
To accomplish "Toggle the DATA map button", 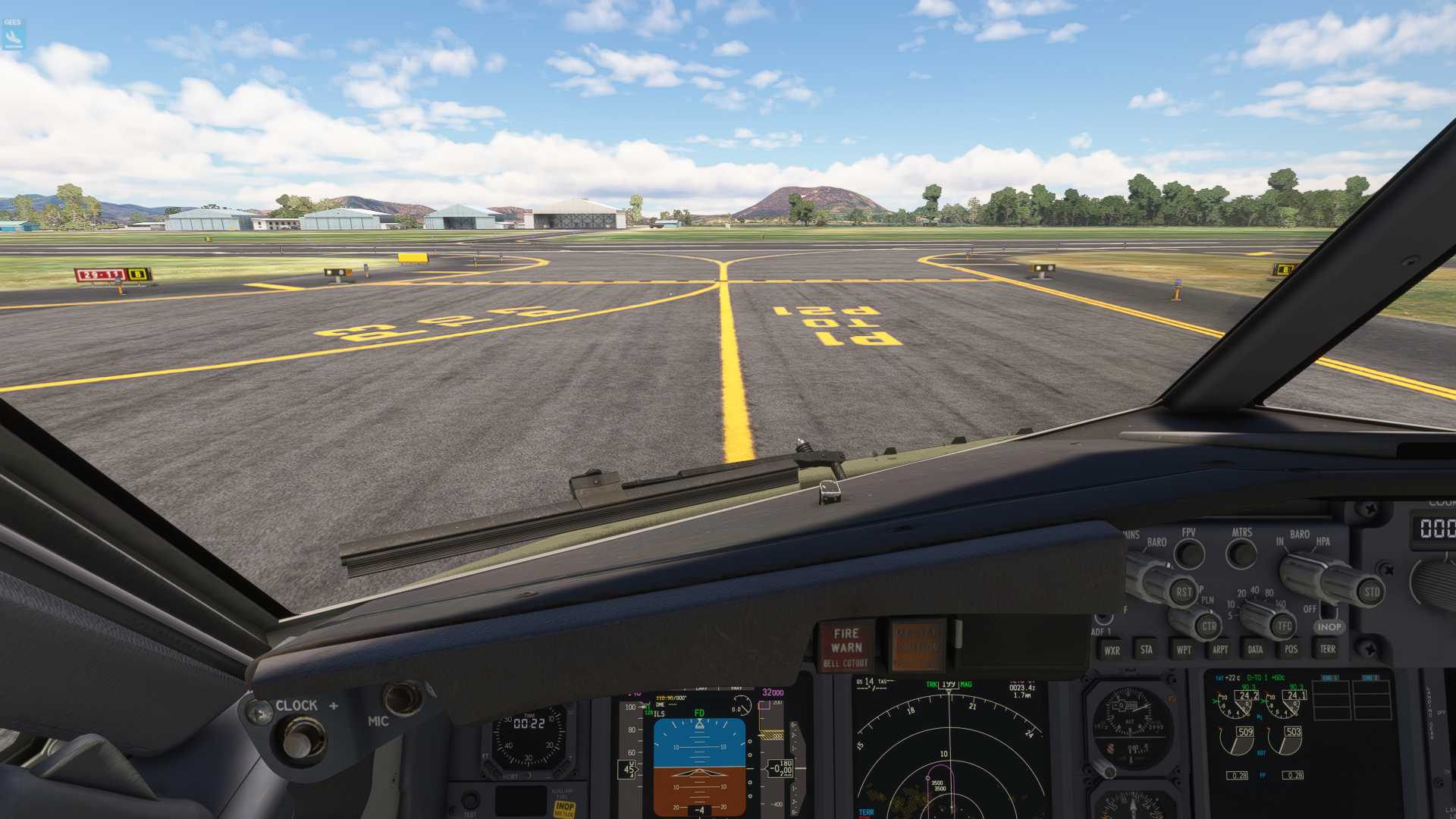I will coord(1255,649).
